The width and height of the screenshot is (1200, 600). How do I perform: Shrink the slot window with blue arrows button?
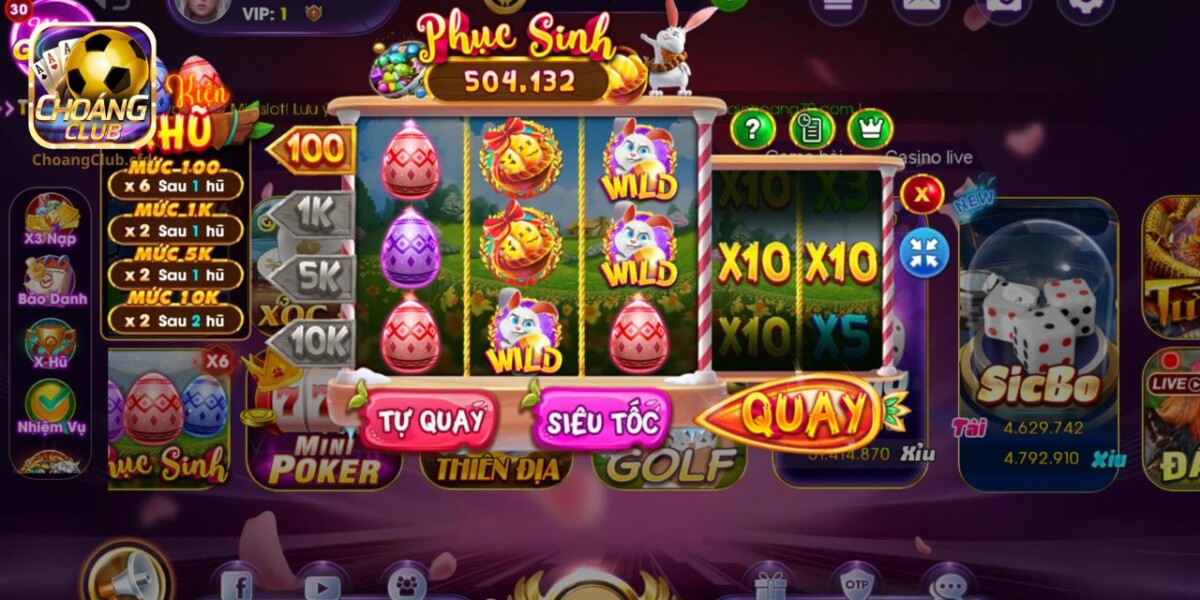[x=924, y=252]
